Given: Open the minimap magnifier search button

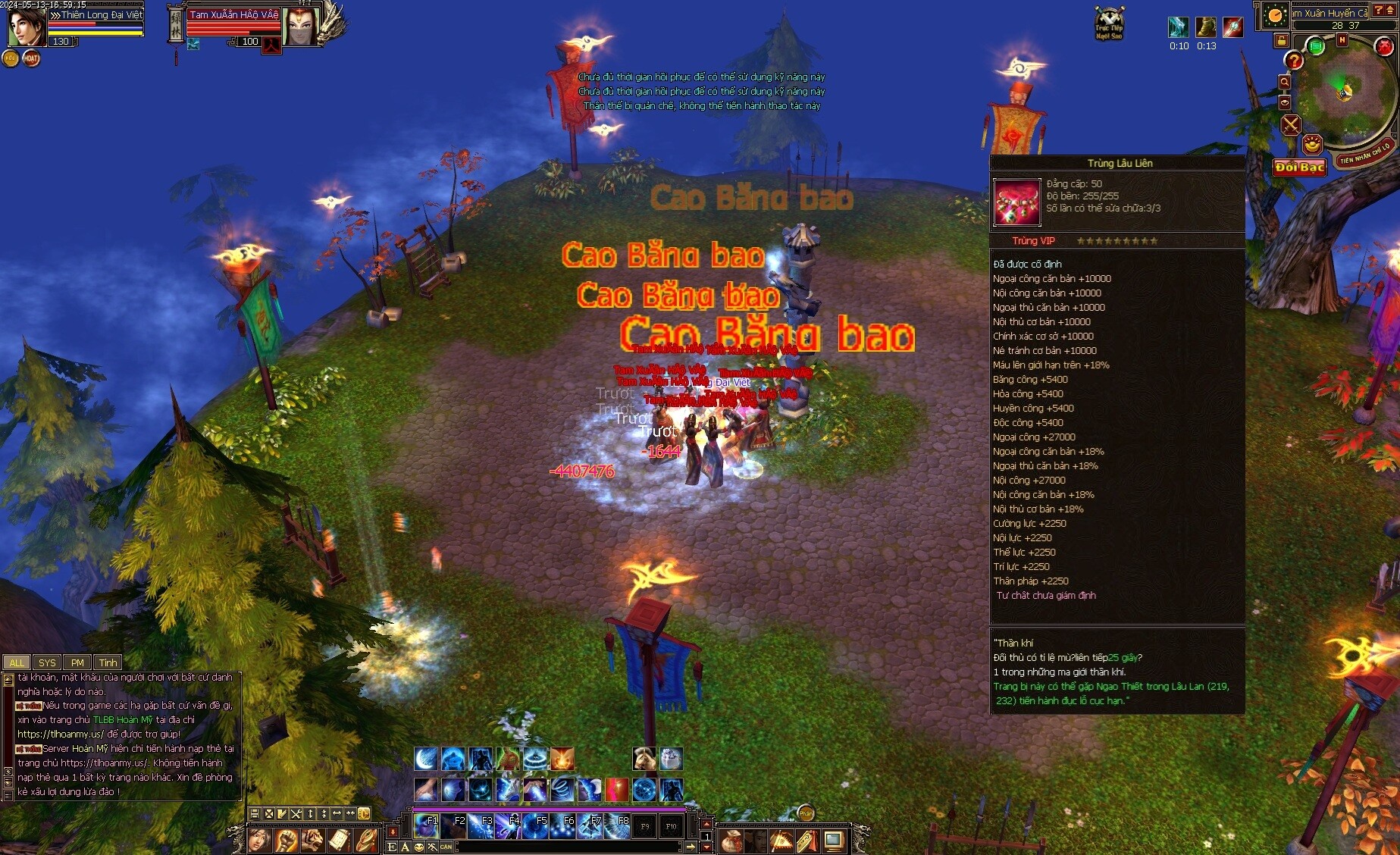Looking at the screenshot, I should tap(1285, 82).
